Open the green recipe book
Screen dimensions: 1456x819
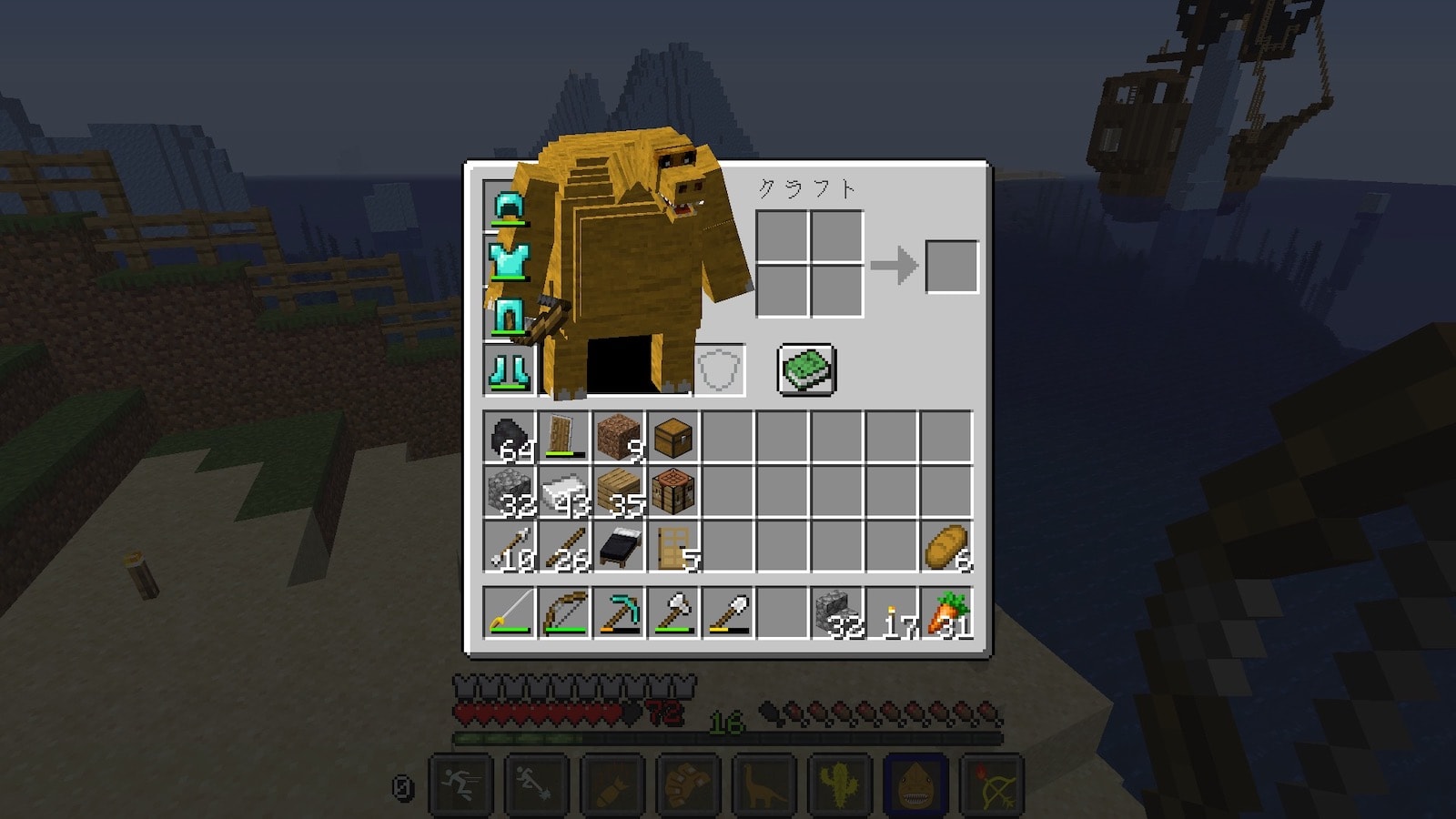point(806,369)
